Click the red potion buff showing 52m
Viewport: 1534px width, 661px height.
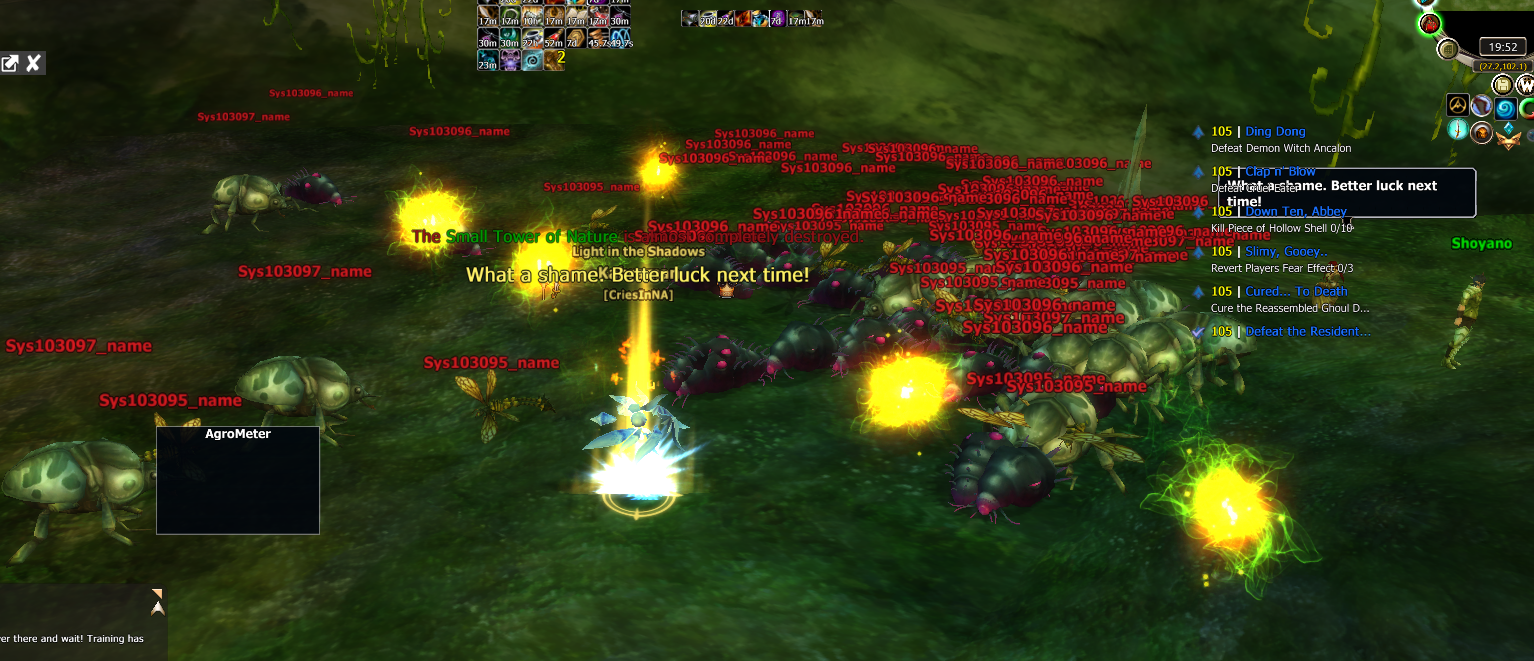click(x=553, y=39)
